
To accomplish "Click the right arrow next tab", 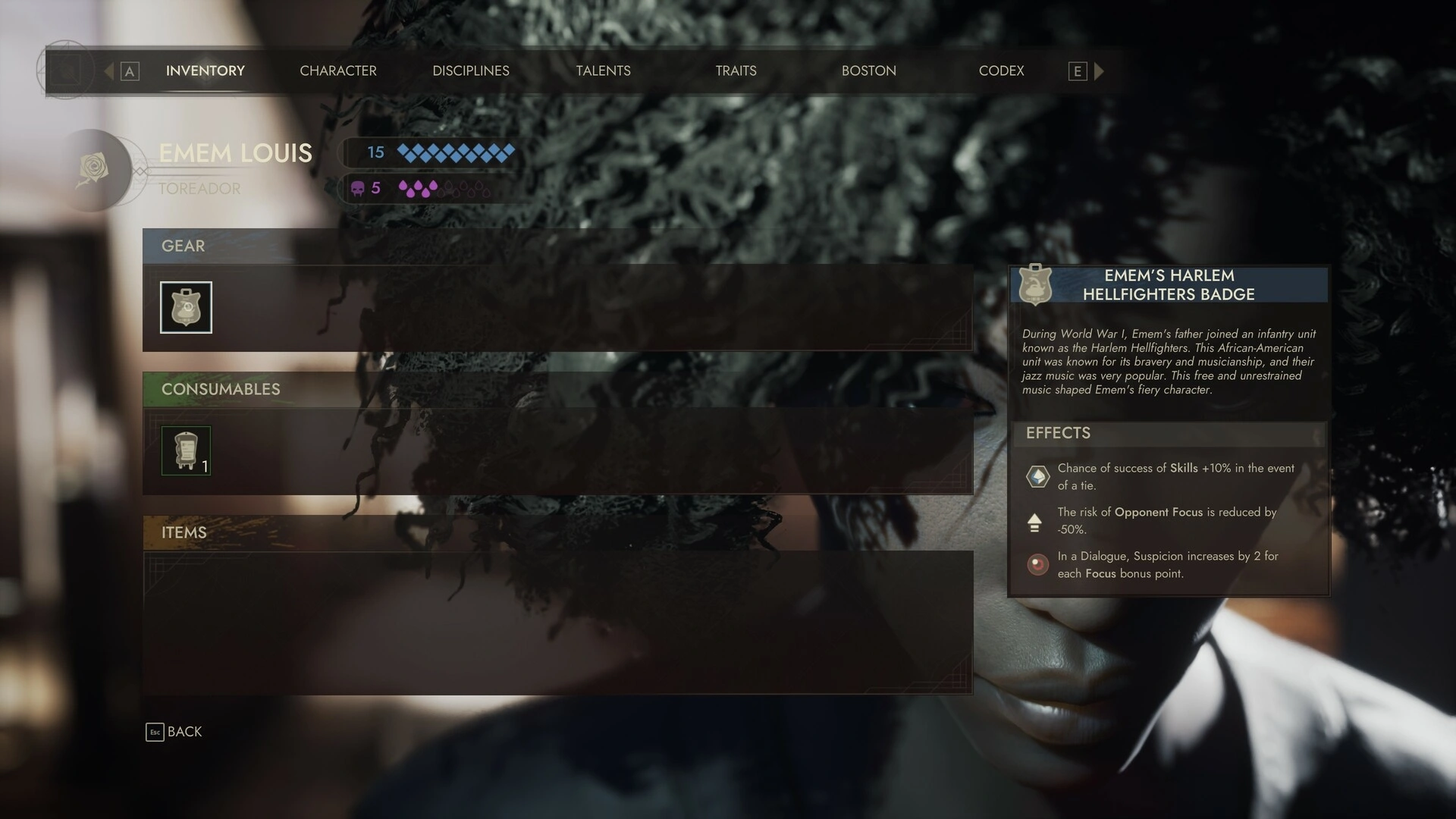I will click(1099, 71).
